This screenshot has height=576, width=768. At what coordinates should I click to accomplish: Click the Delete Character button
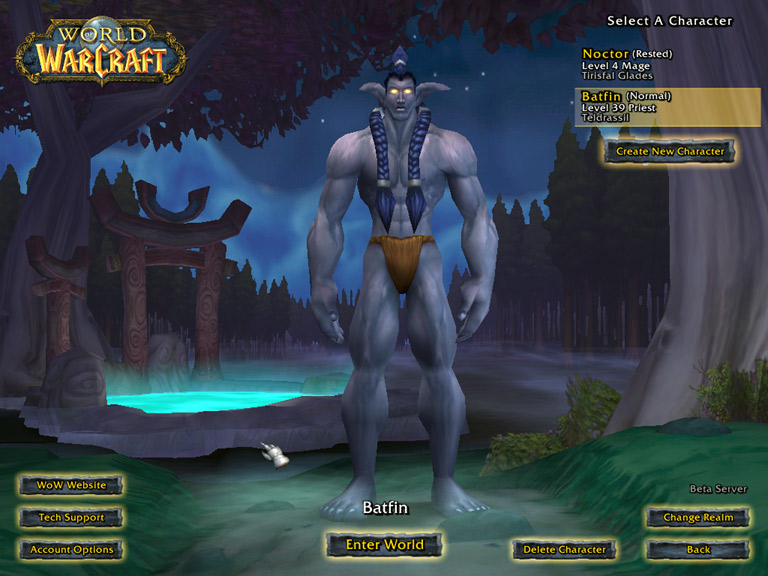click(564, 550)
